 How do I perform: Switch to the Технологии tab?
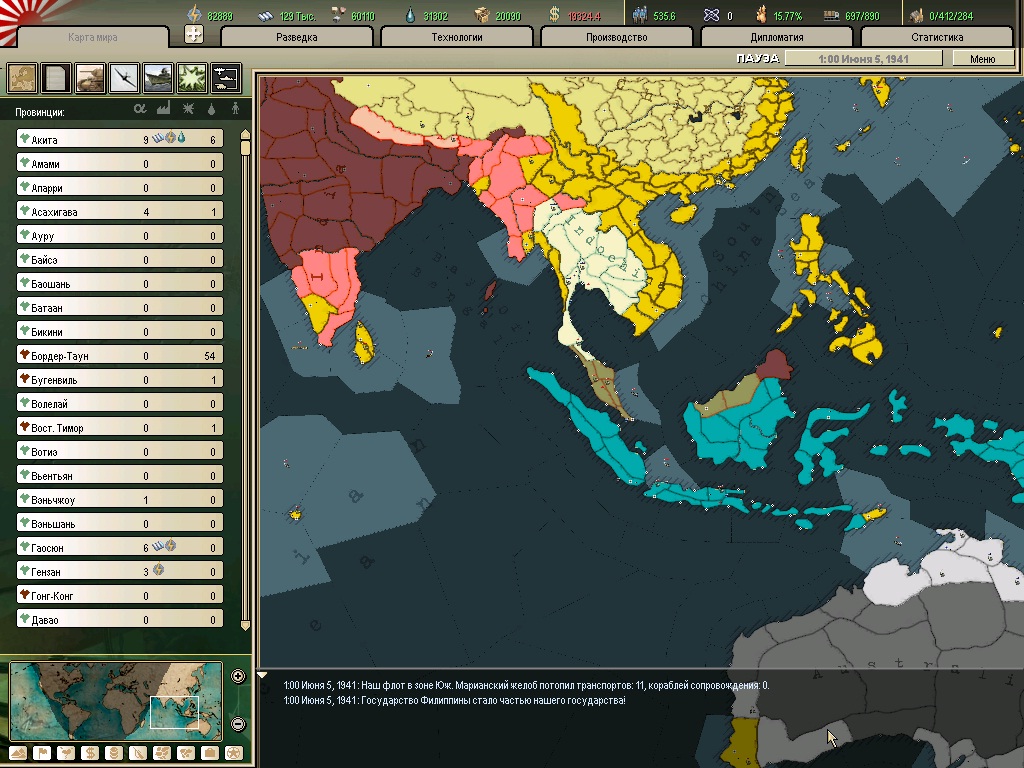point(457,37)
